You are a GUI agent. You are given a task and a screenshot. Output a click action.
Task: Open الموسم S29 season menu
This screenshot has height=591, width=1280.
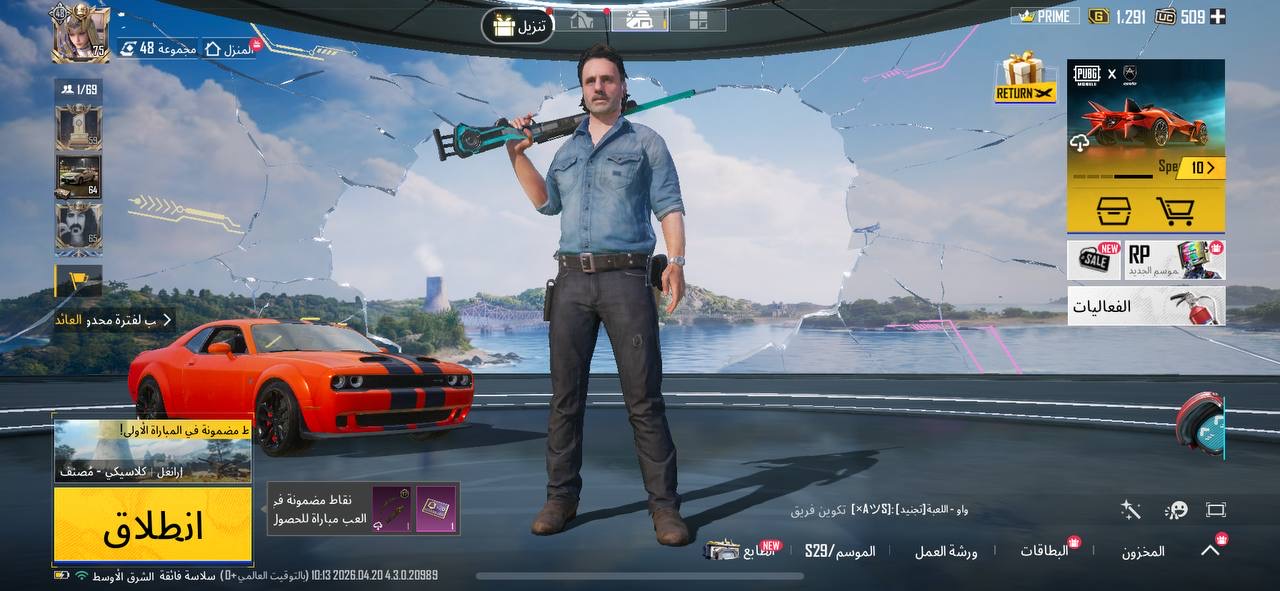pyautogui.click(x=840, y=551)
